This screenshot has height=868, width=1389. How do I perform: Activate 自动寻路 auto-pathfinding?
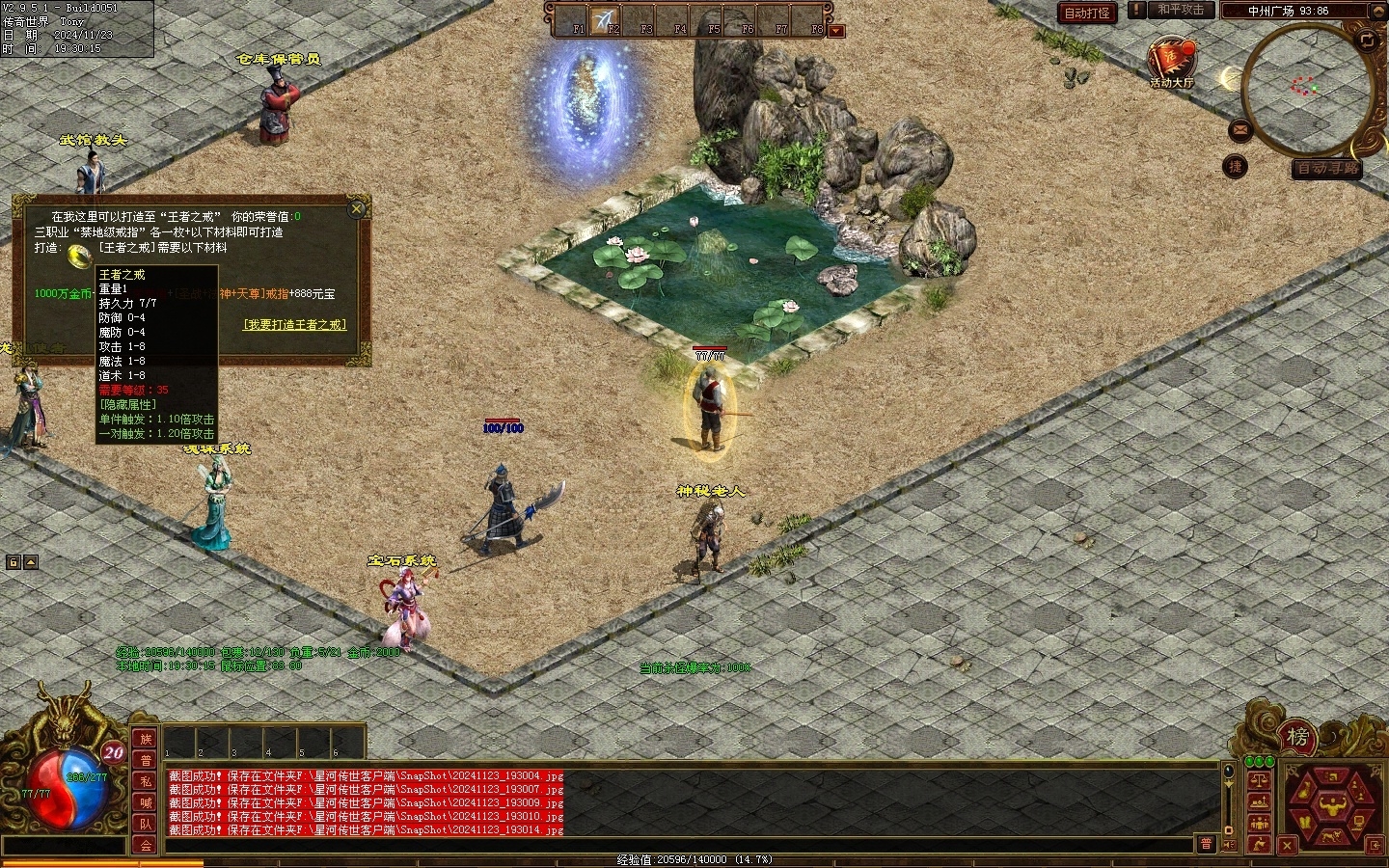(1327, 168)
